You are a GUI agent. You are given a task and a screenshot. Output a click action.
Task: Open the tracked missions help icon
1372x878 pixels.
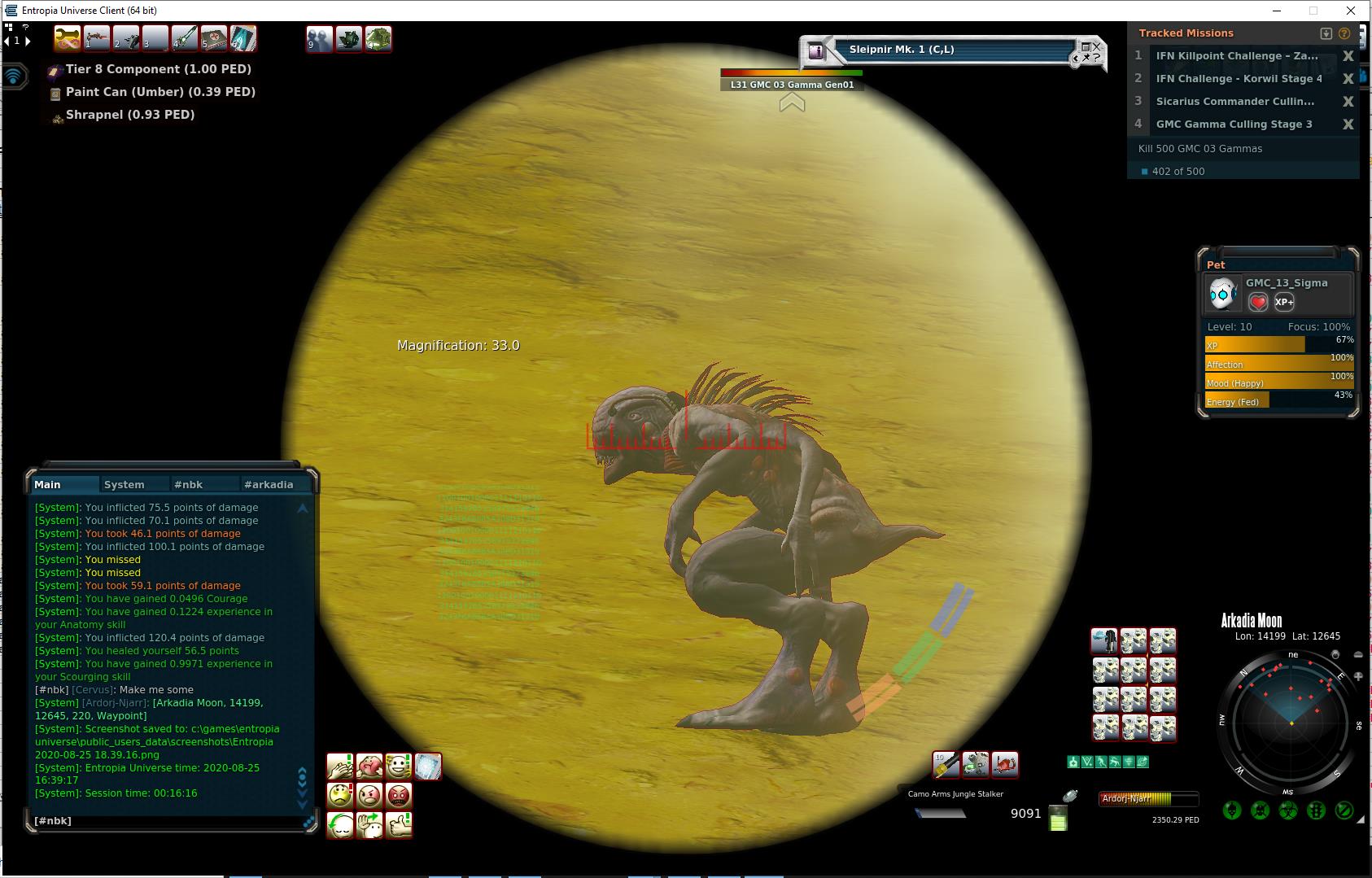tap(1344, 33)
